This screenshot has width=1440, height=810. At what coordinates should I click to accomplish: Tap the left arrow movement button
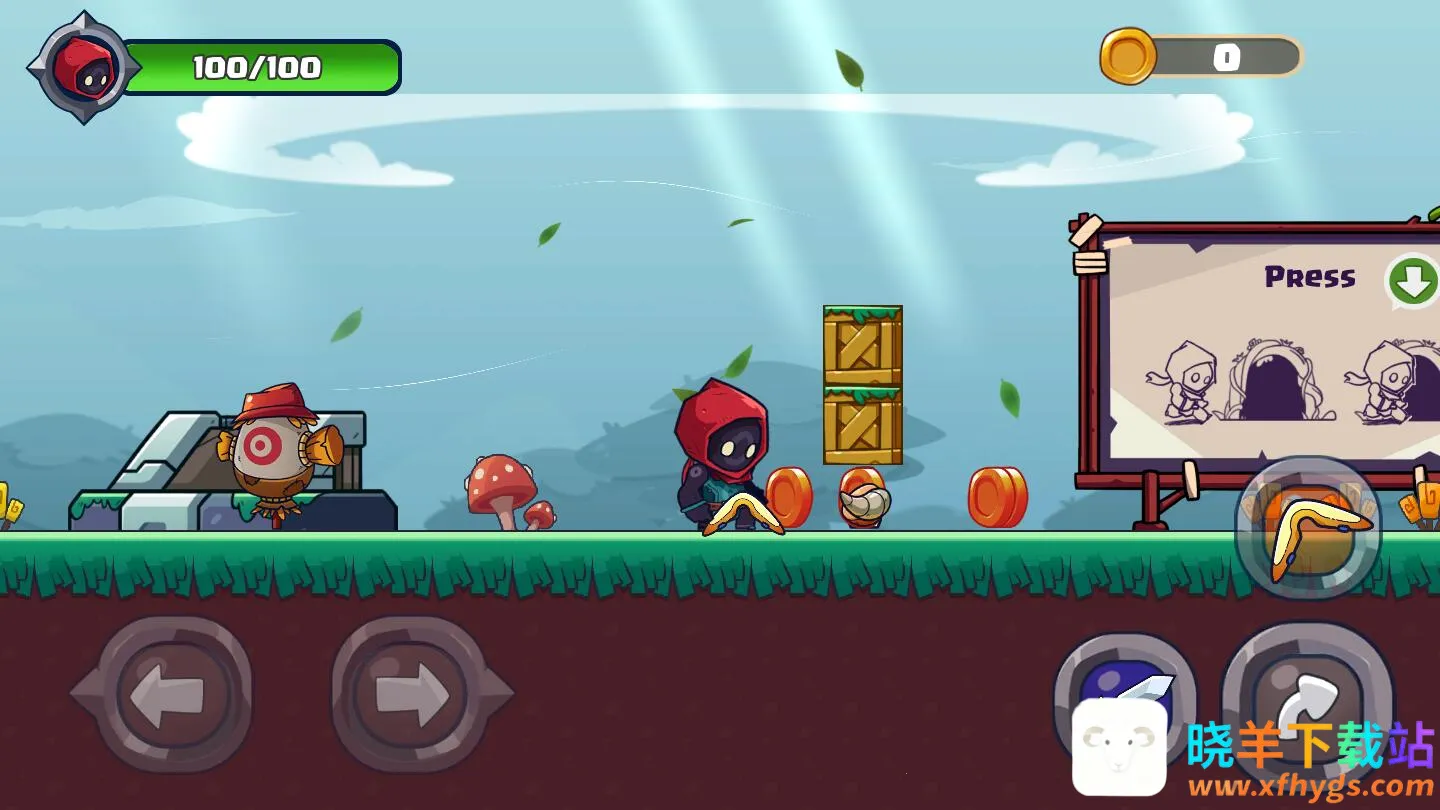(x=164, y=692)
